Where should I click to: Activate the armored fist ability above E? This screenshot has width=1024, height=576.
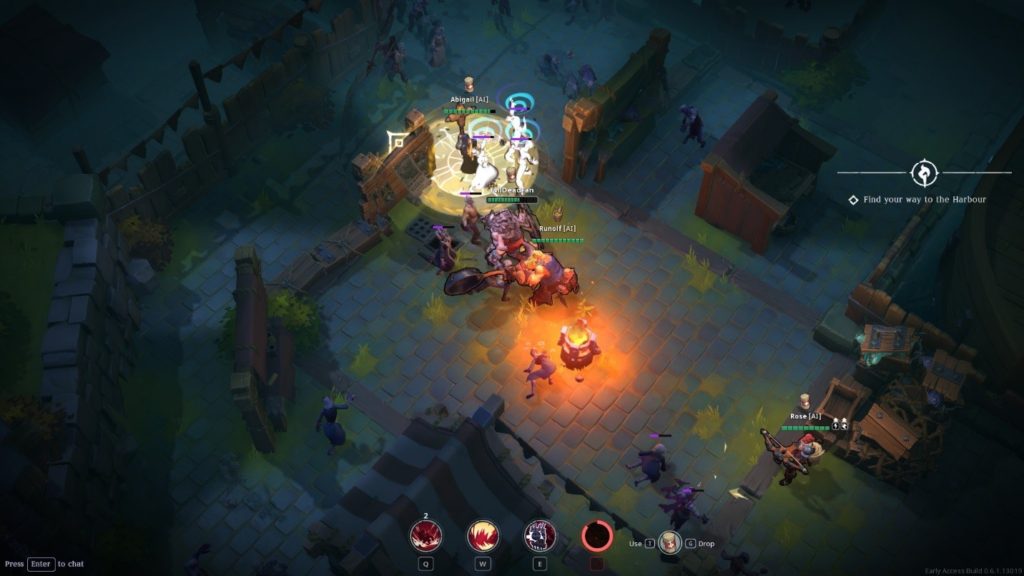(540, 537)
